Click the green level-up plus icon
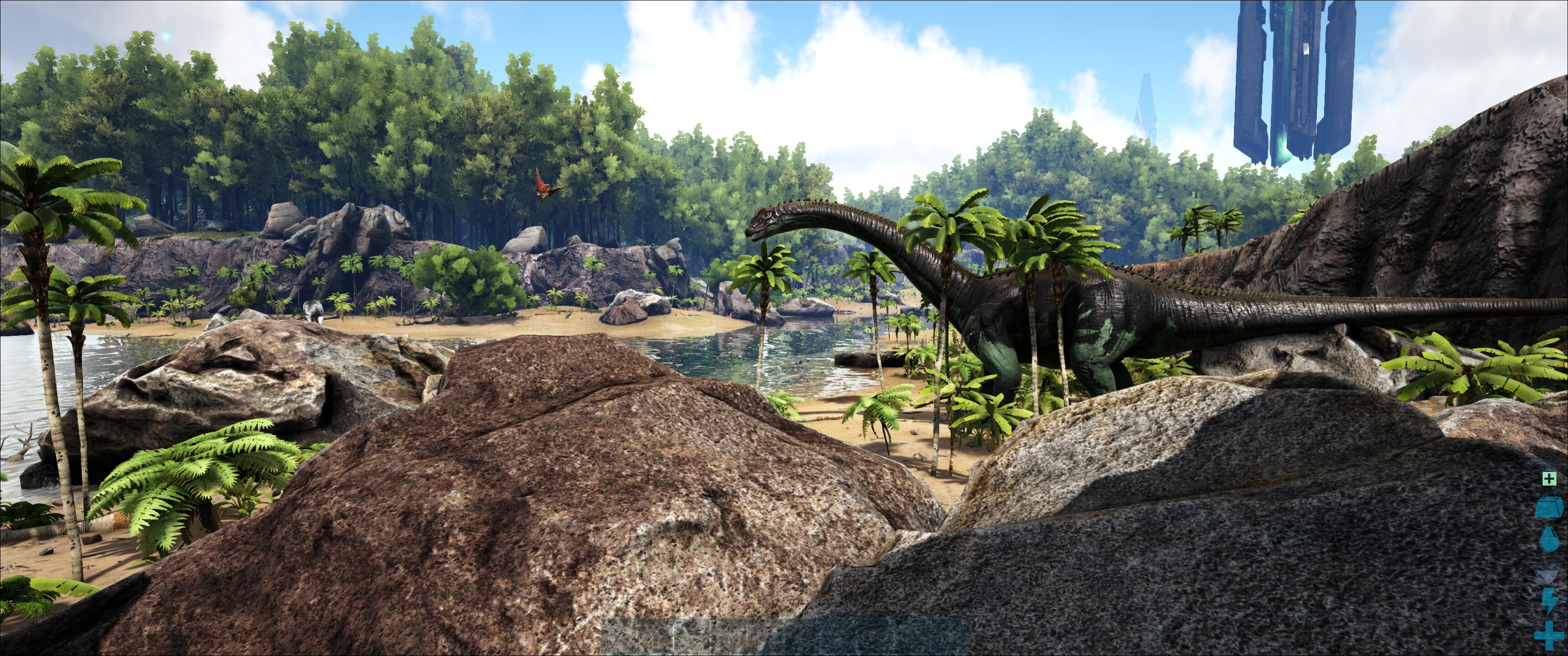The image size is (1568, 656). (1549, 479)
